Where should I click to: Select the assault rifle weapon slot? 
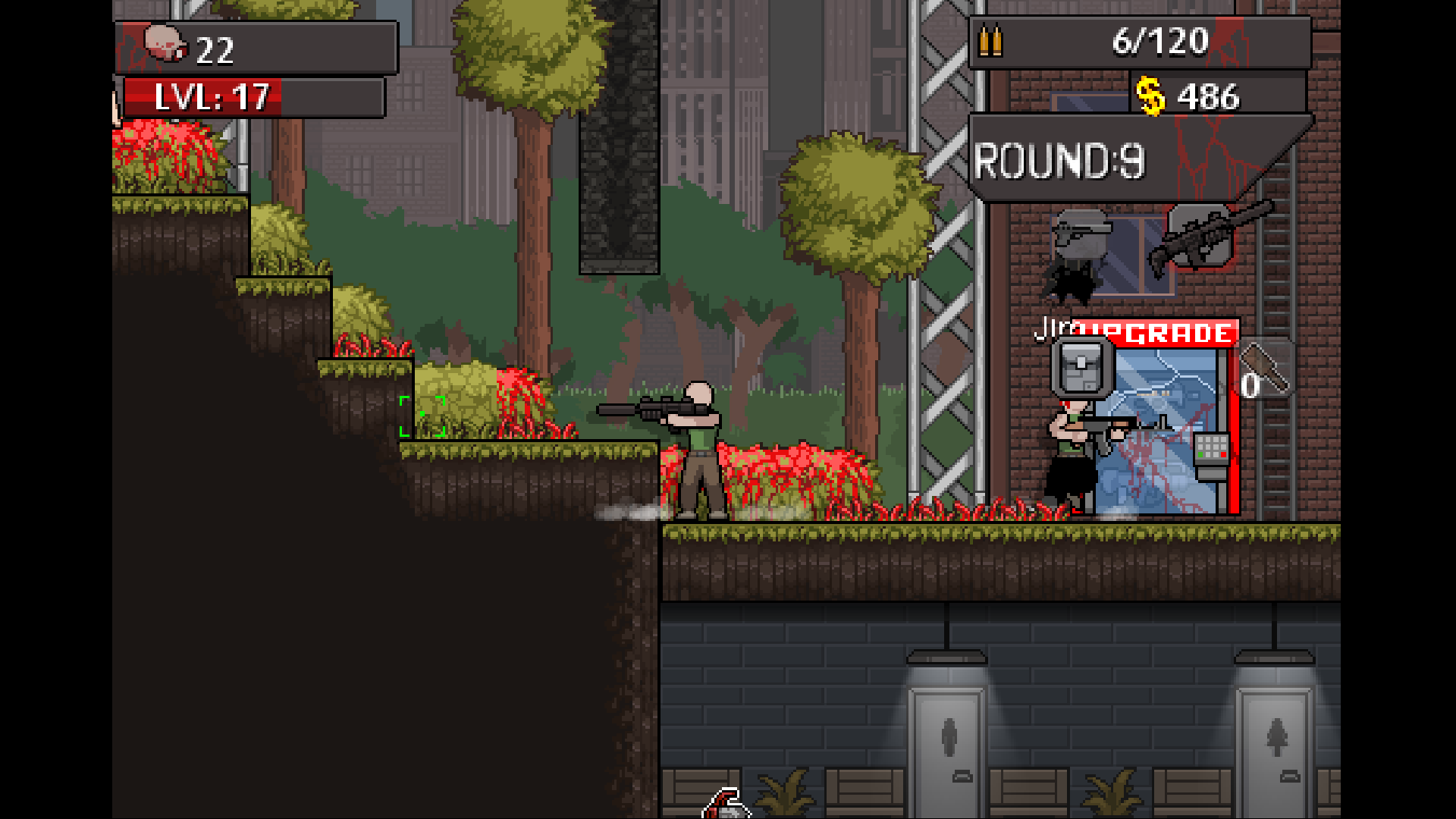point(1202,236)
